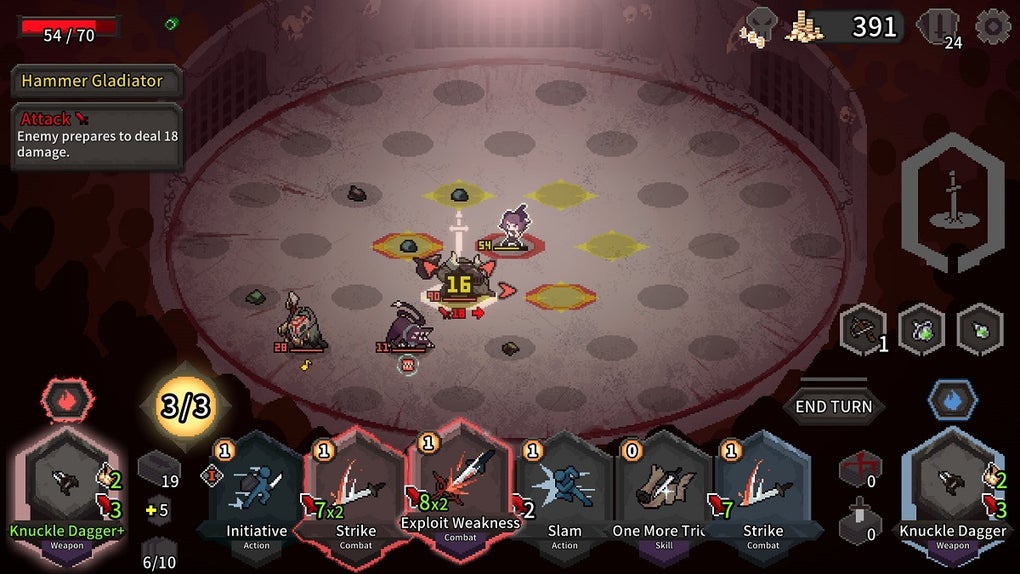Use the crossbow item slot

click(x=862, y=329)
